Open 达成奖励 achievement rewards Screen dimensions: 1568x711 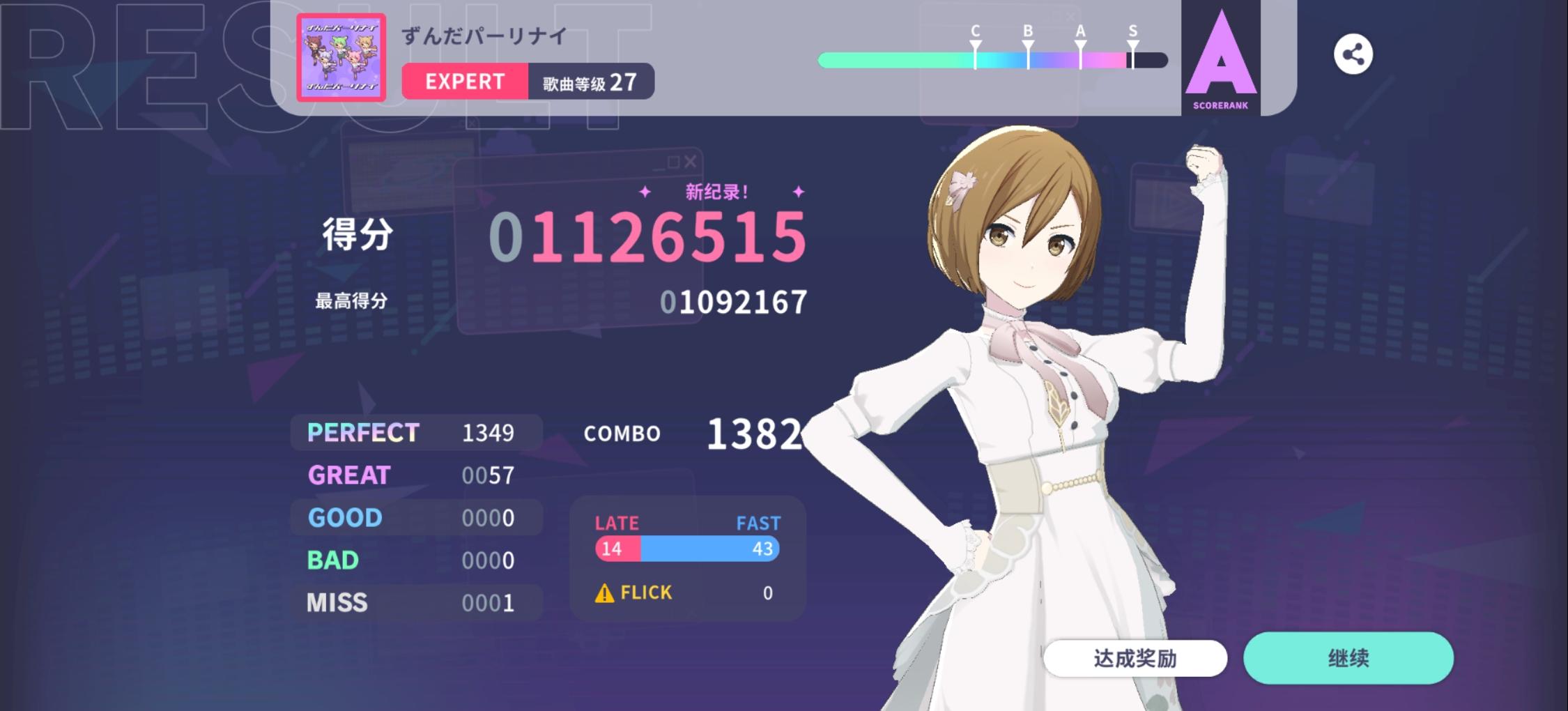tap(1135, 658)
